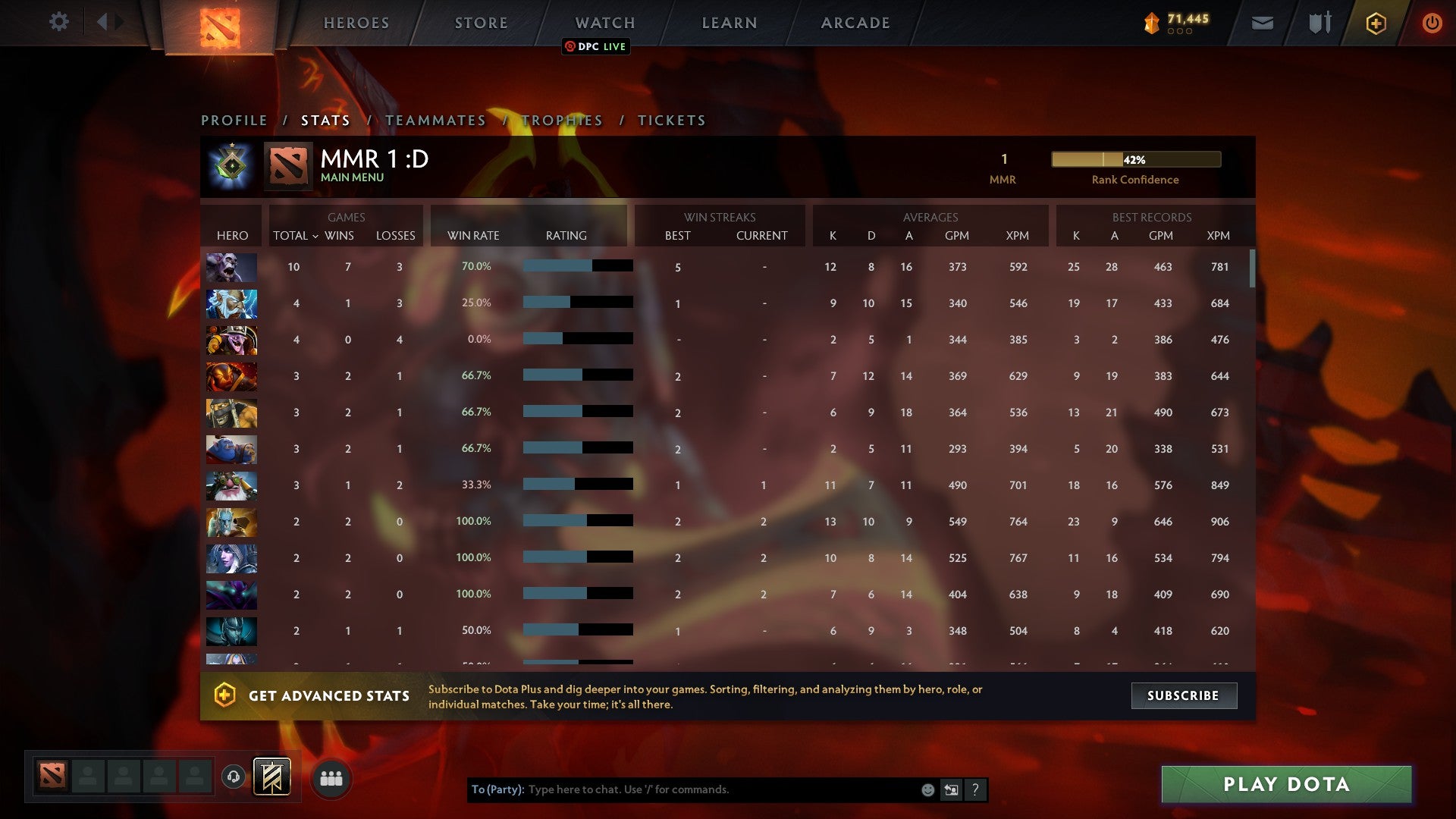Open the emoticon picker in the chat bar
The height and width of the screenshot is (819, 1456).
coord(927,789)
